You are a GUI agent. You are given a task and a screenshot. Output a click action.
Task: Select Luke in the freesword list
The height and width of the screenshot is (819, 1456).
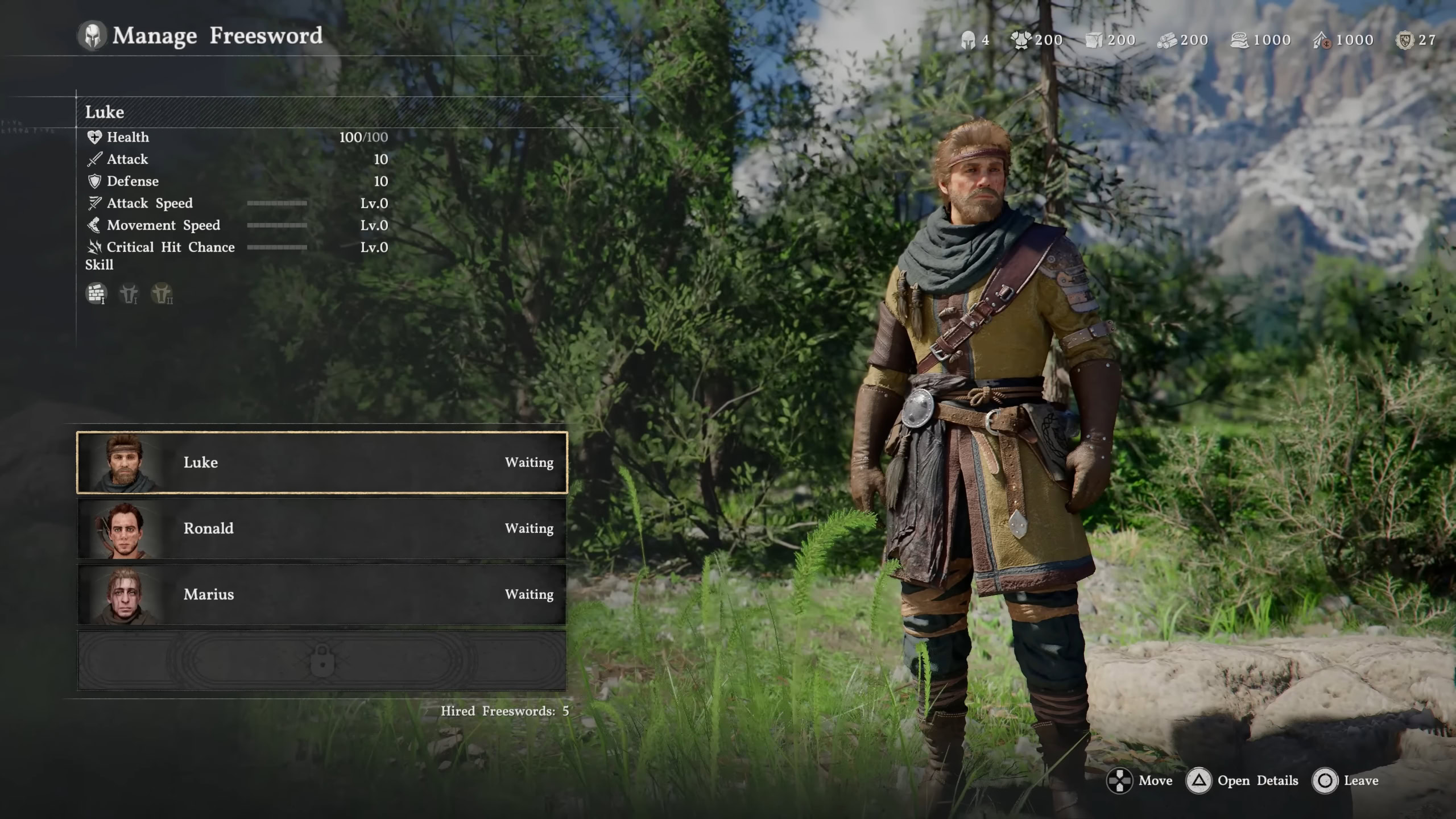coord(322,462)
